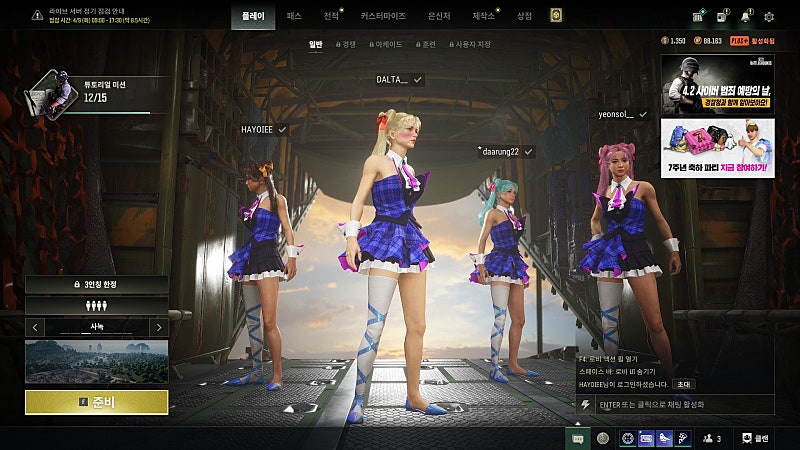
Task: Select 사용자 지정 (Custom Match) mode
Action: point(468,44)
